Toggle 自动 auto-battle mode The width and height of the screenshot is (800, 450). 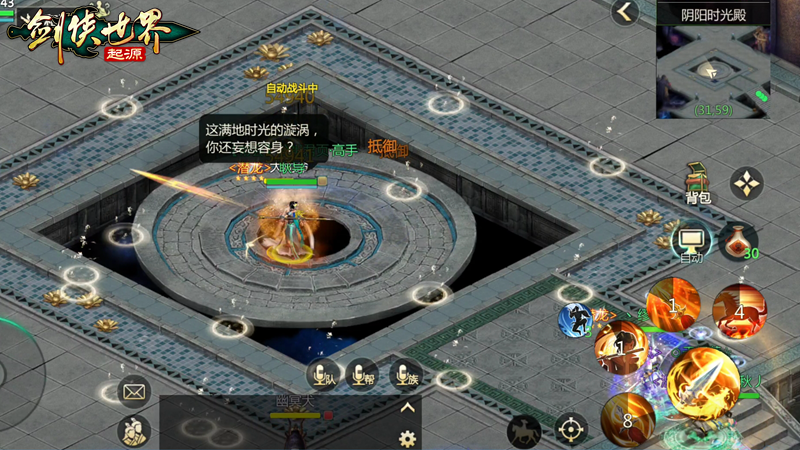pos(691,242)
